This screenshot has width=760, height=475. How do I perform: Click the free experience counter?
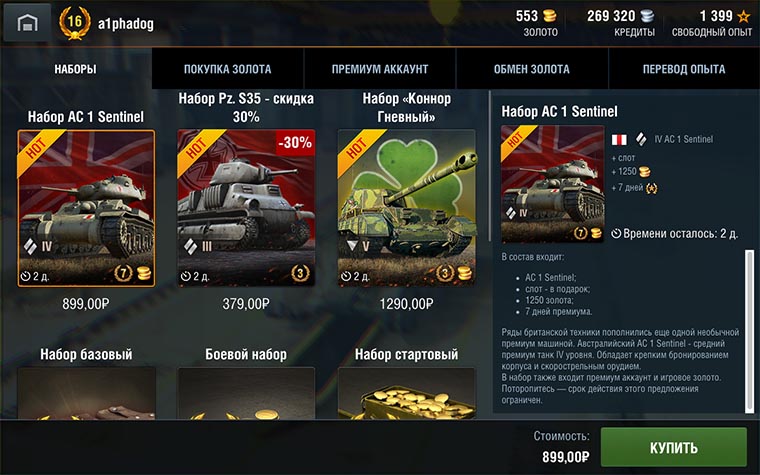(x=712, y=22)
